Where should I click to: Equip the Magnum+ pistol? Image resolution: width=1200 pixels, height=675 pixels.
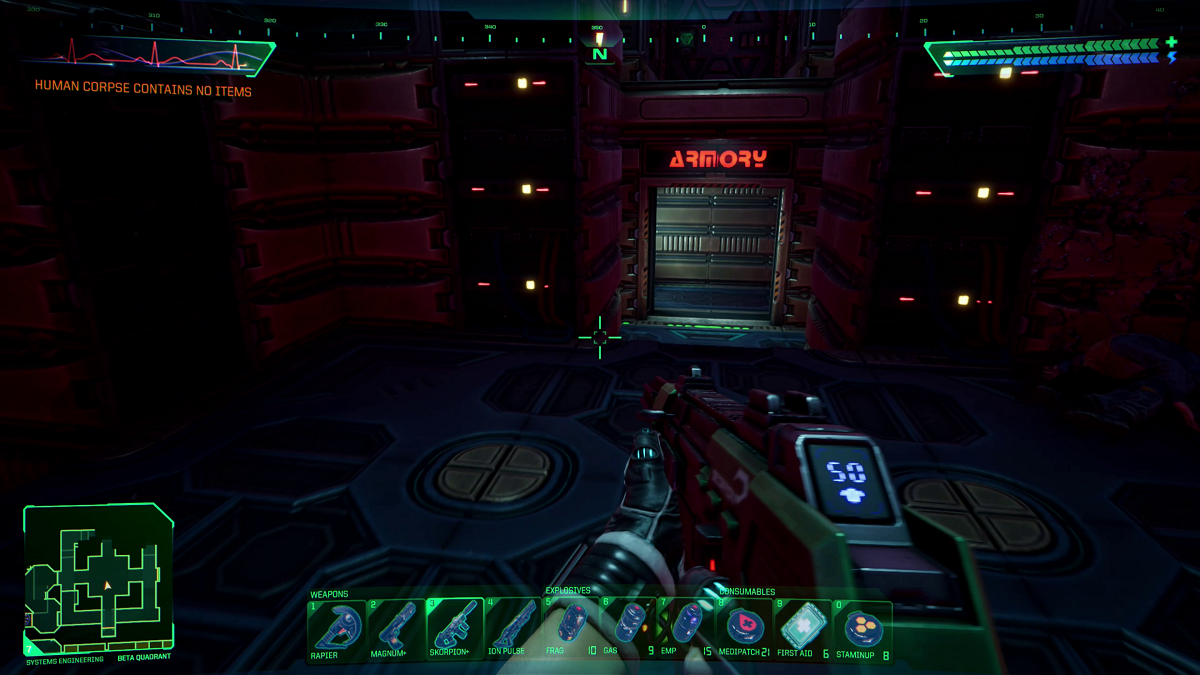click(x=396, y=629)
